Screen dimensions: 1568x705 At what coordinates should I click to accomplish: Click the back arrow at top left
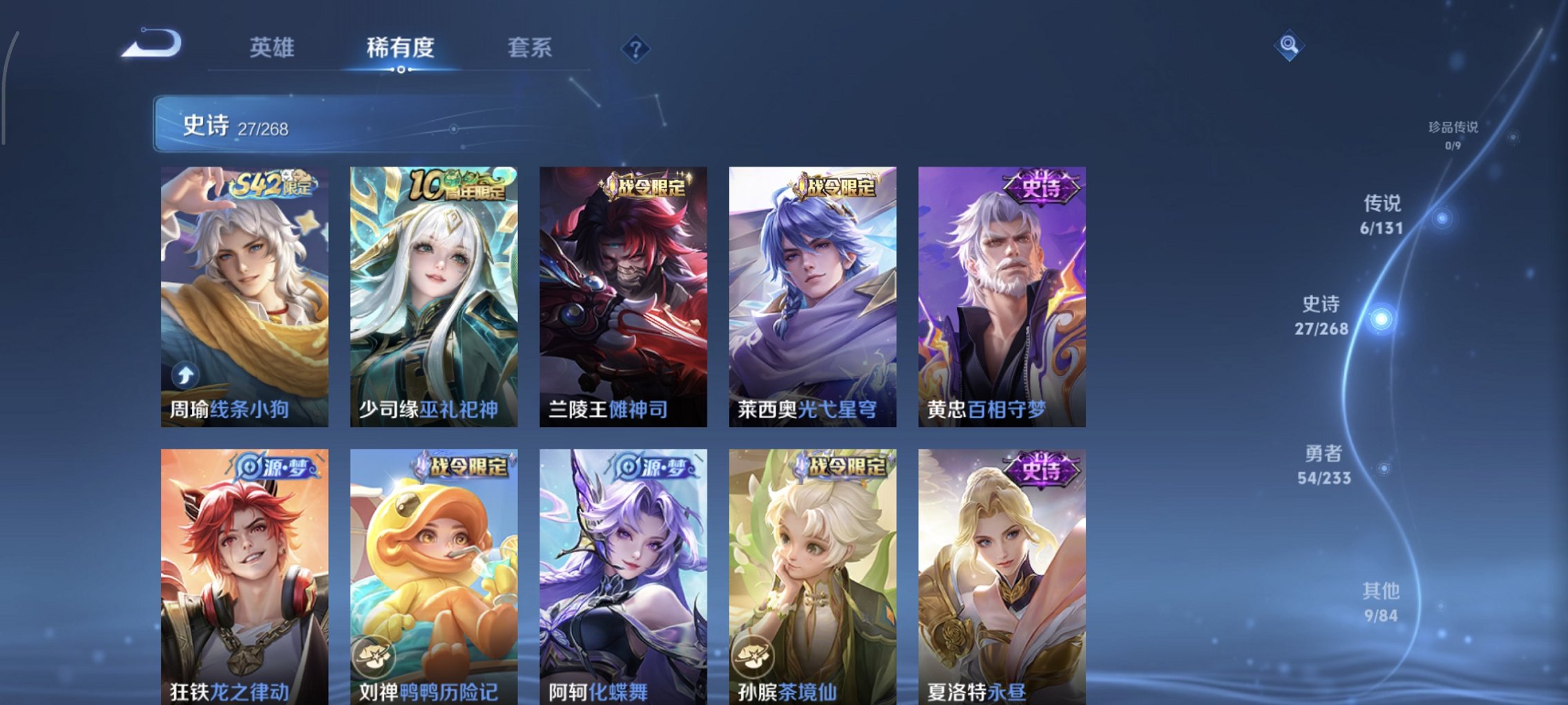(x=153, y=43)
